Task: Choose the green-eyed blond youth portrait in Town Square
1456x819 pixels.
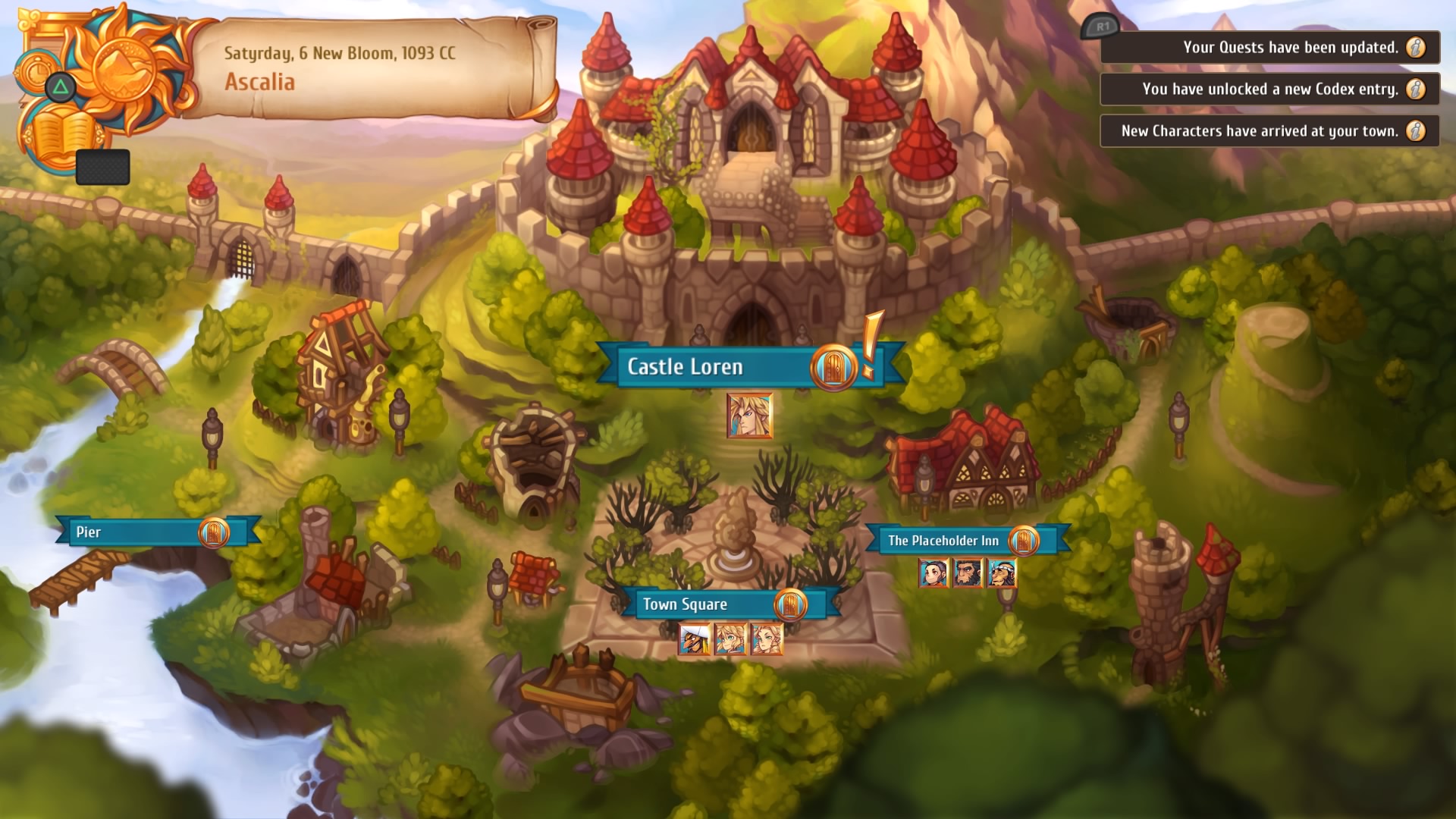Action: click(730, 639)
